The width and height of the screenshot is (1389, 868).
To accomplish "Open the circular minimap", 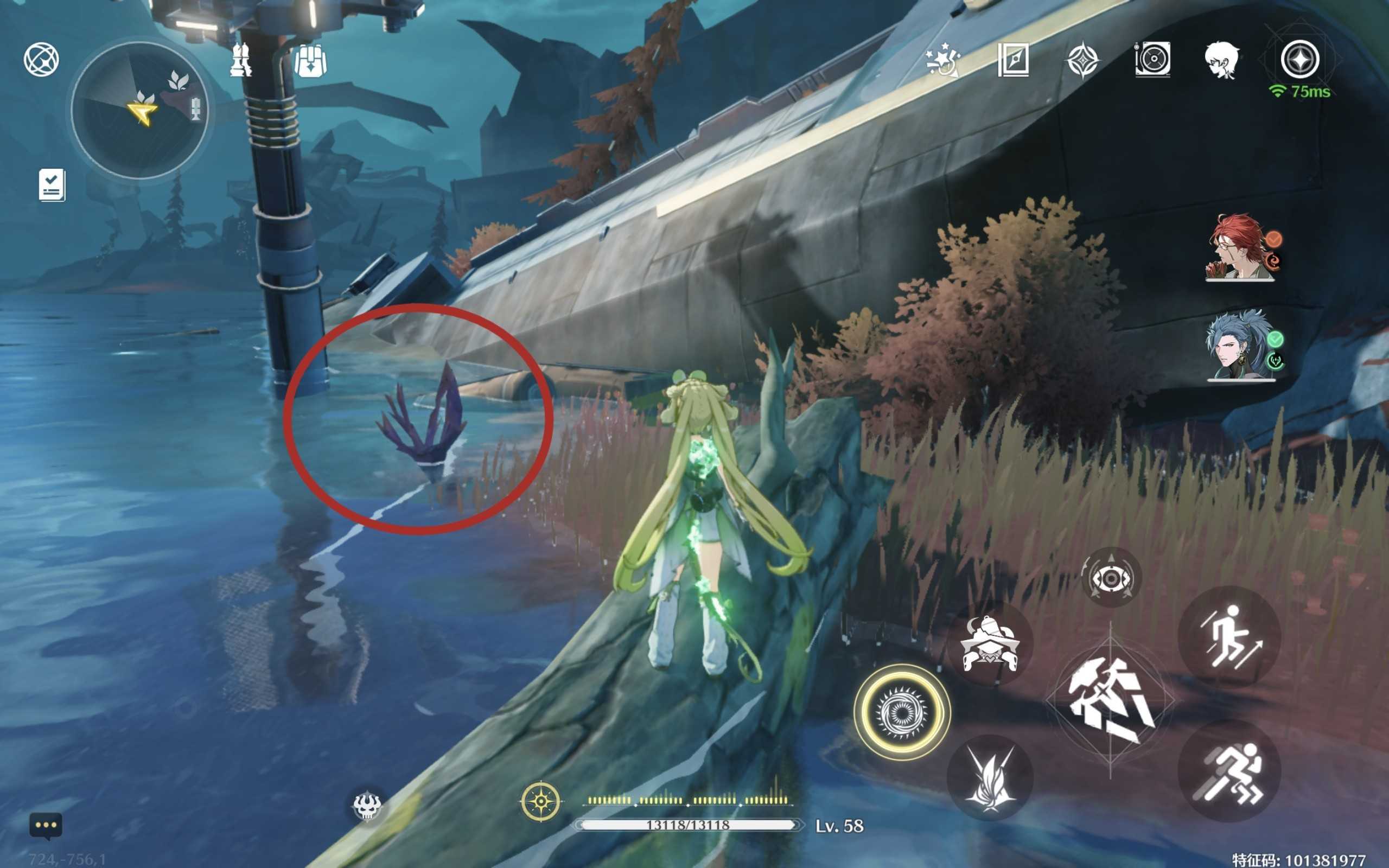I will 139,110.
